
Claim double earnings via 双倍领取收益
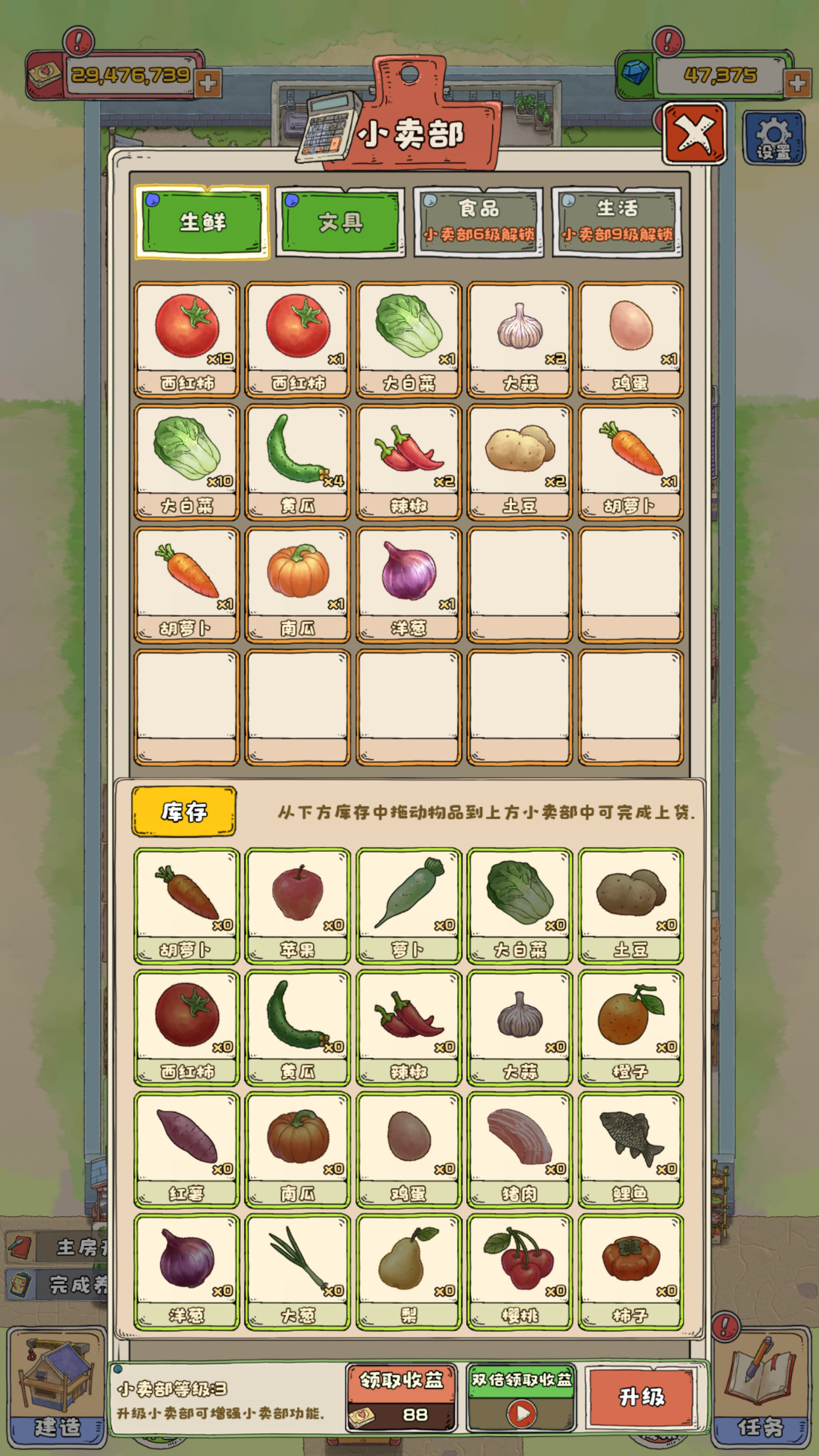point(521,1397)
